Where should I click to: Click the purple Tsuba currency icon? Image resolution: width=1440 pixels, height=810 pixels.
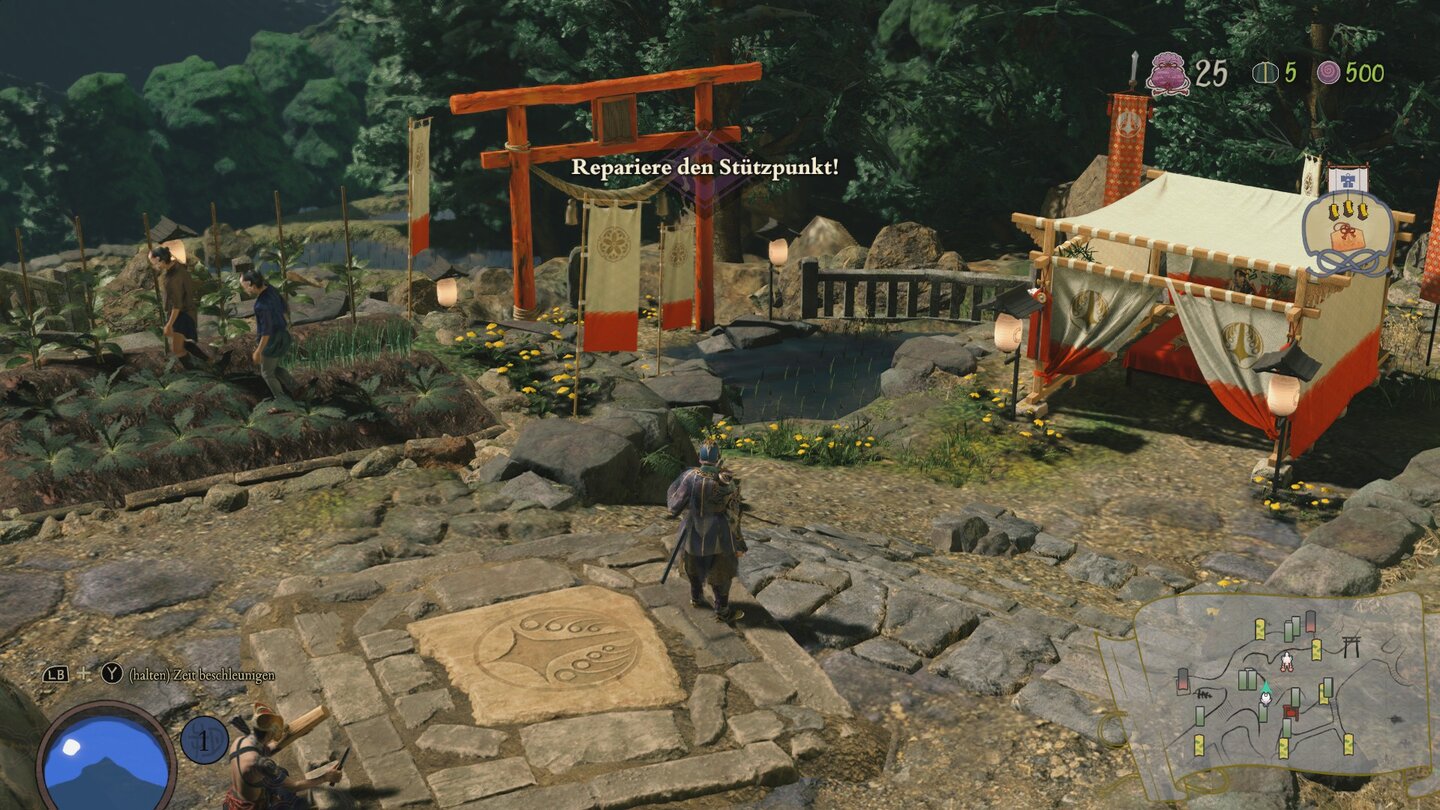coord(1168,73)
